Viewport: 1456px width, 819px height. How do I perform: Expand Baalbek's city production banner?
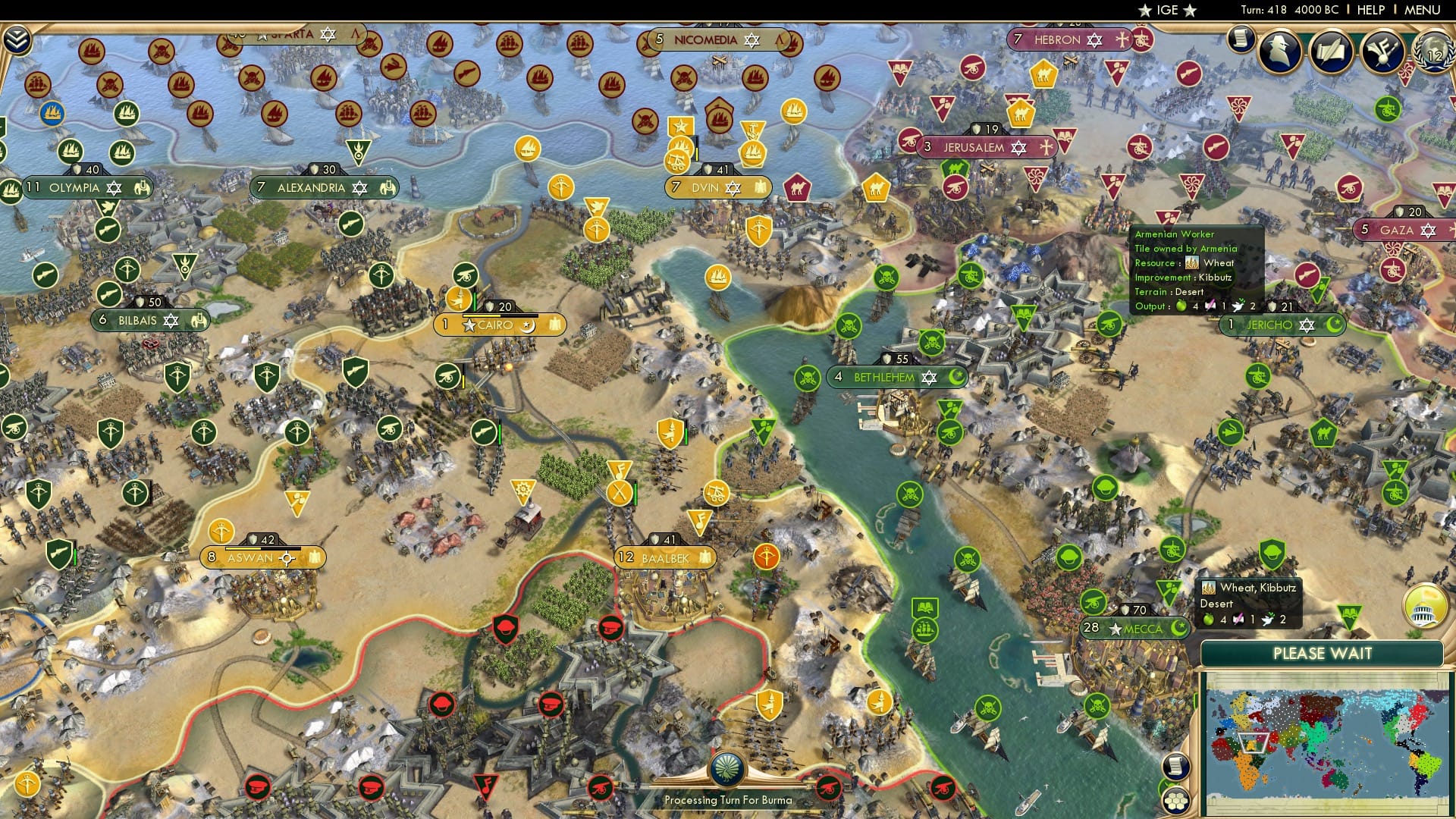[x=664, y=557]
